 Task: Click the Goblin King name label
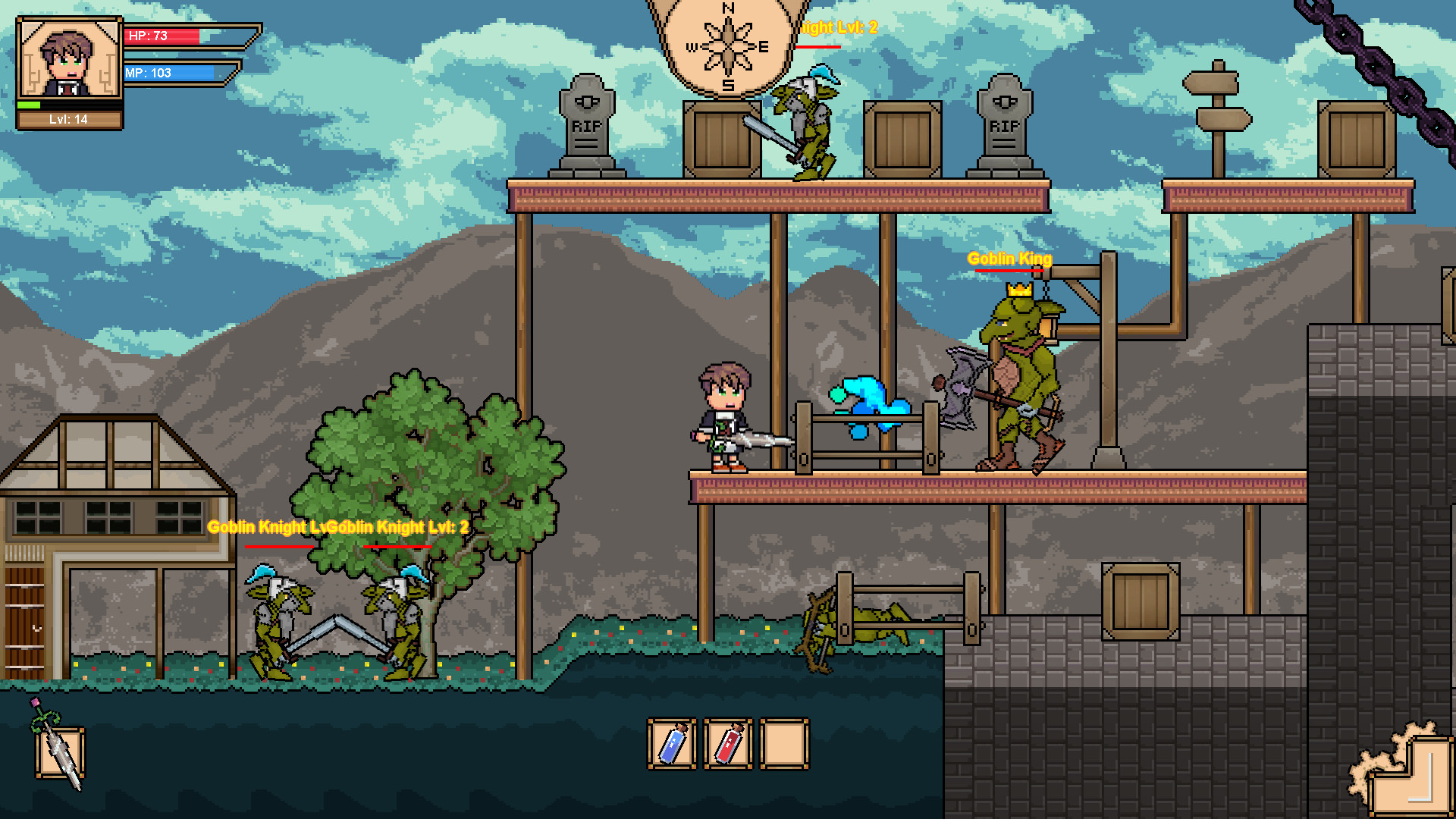point(1009,259)
